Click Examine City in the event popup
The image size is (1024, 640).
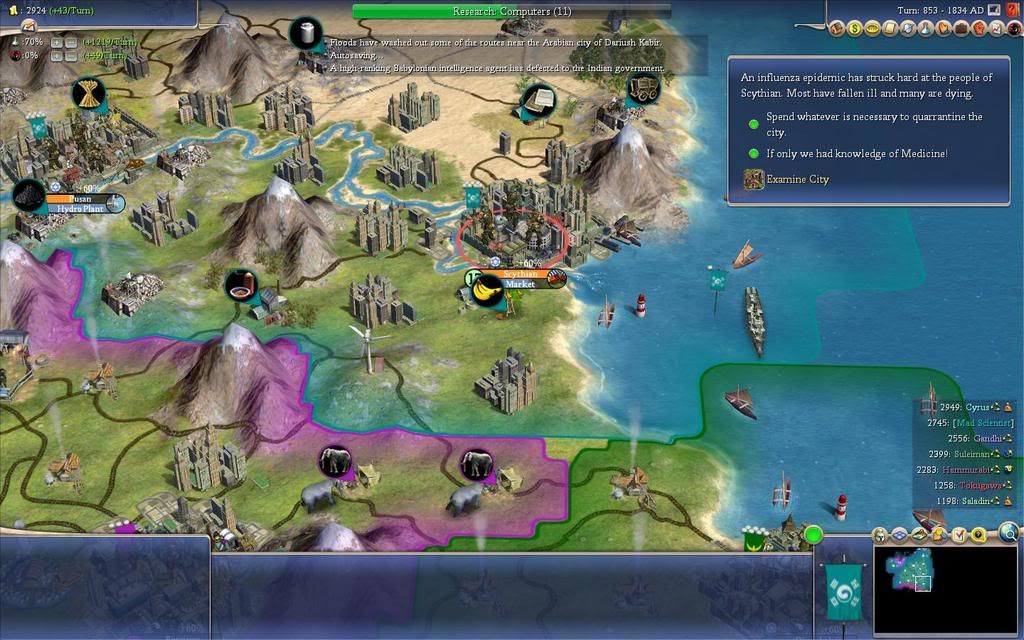click(x=797, y=180)
